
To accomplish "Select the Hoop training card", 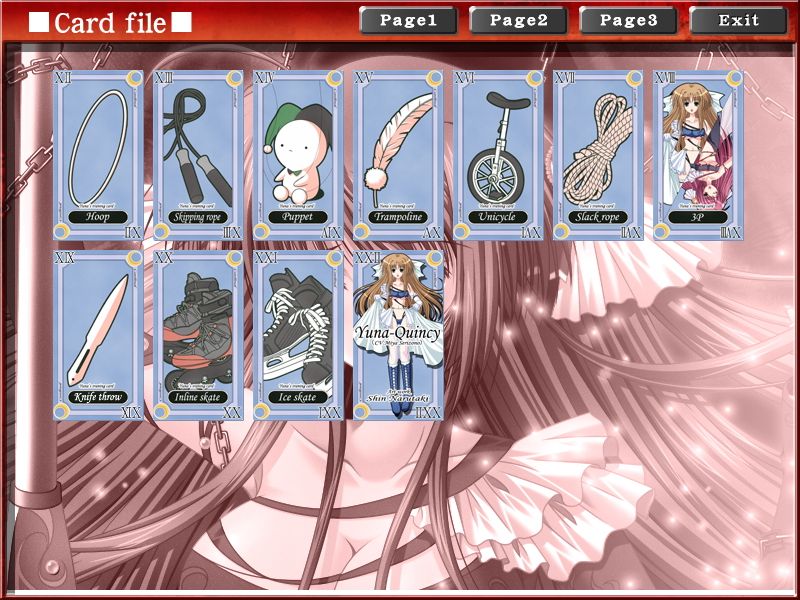I will (x=98, y=155).
